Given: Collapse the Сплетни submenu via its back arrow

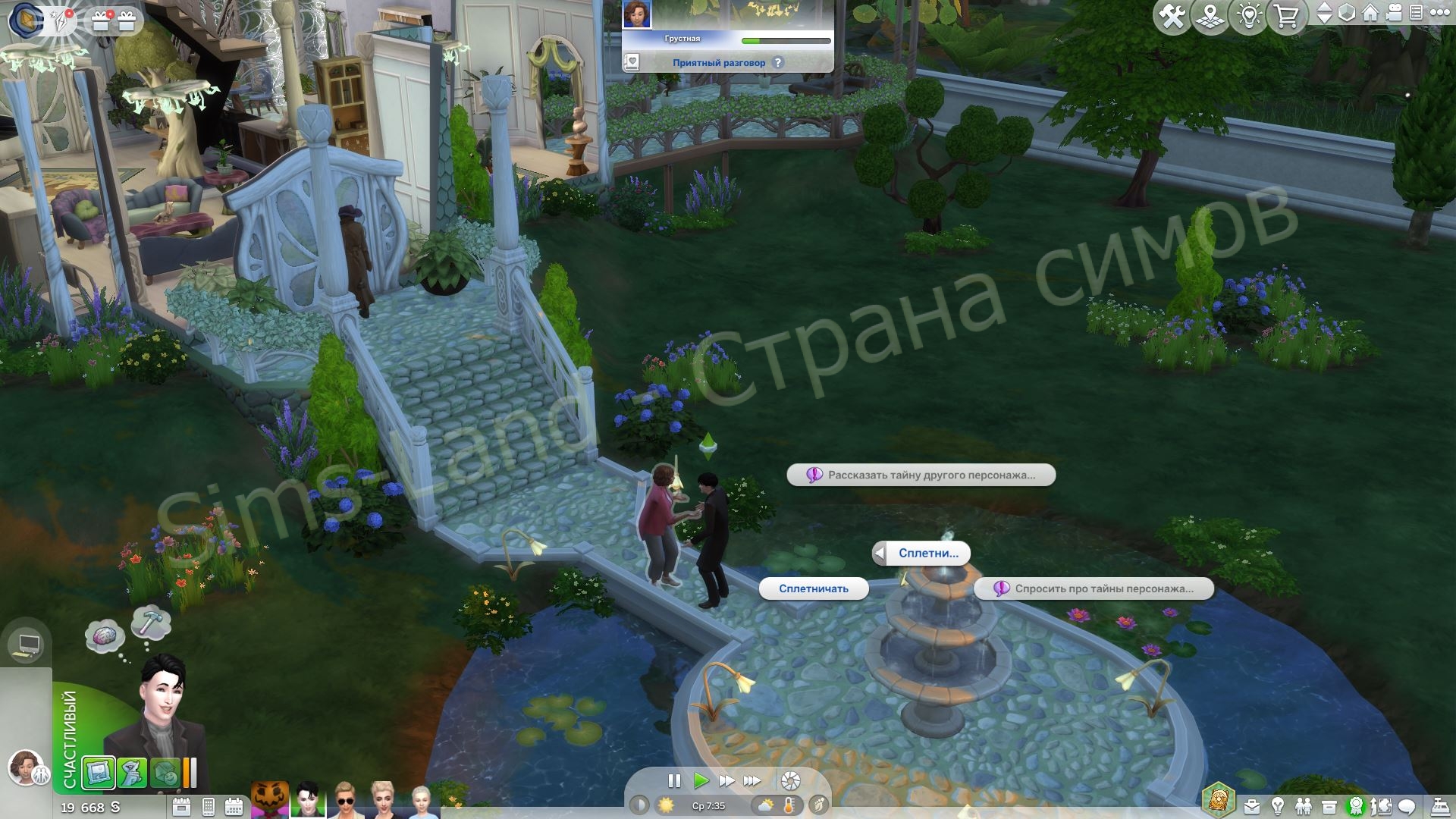Looking at the screenshot, I should [x=881, y=554].
